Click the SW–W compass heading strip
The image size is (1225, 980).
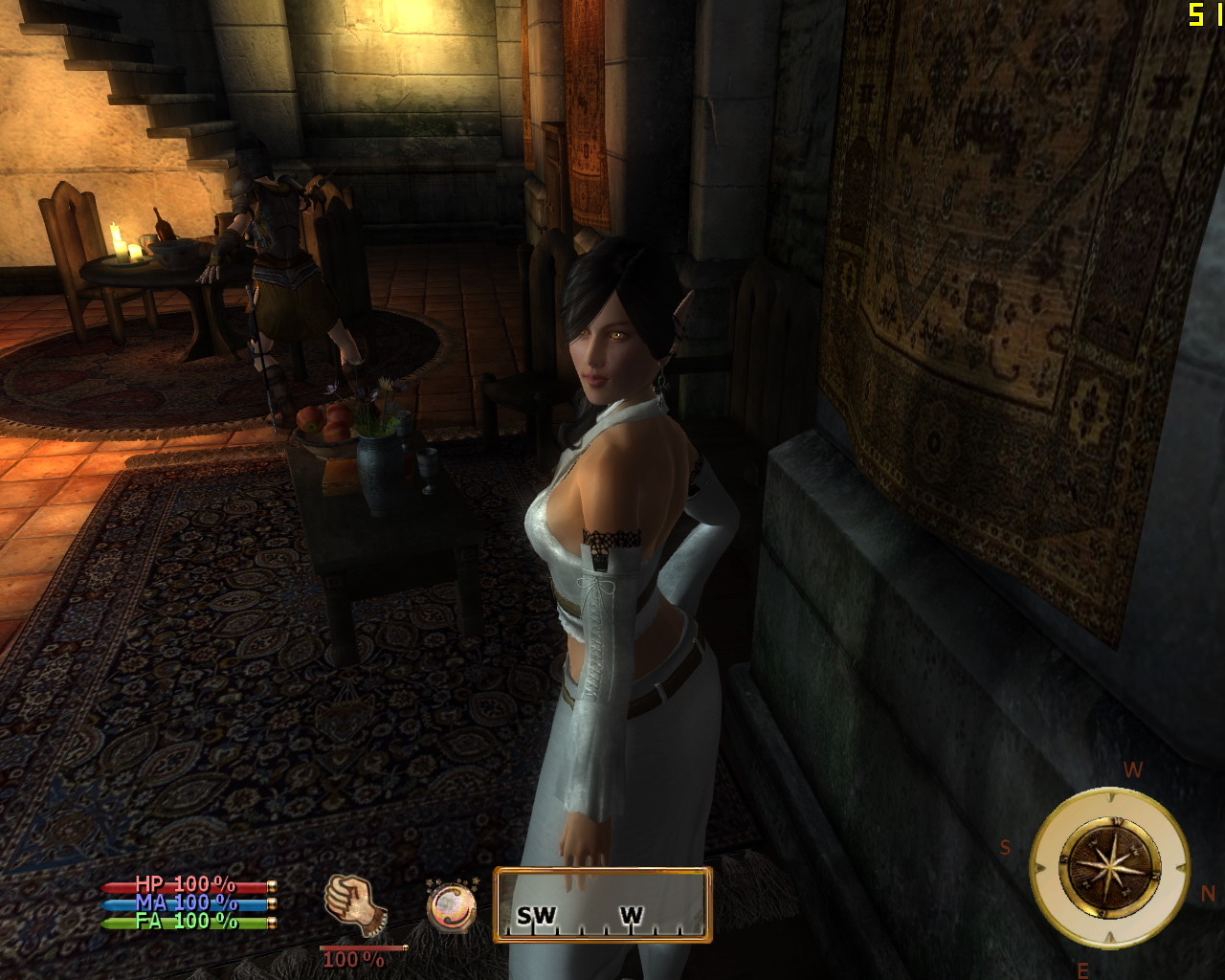click(x=603, y=904)
